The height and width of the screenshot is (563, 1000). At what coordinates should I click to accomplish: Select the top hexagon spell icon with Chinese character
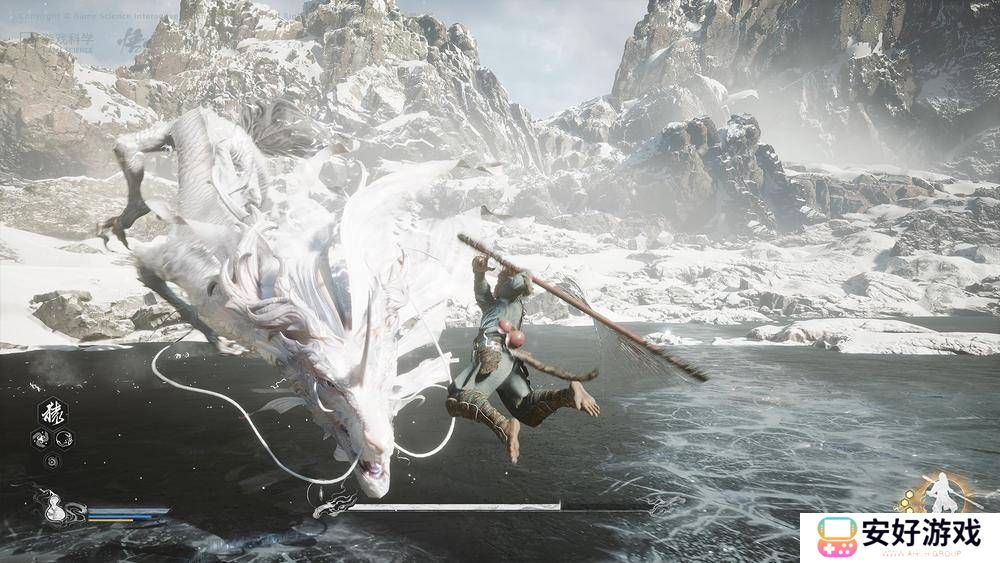pyautogui.click(x=51, y=413)
